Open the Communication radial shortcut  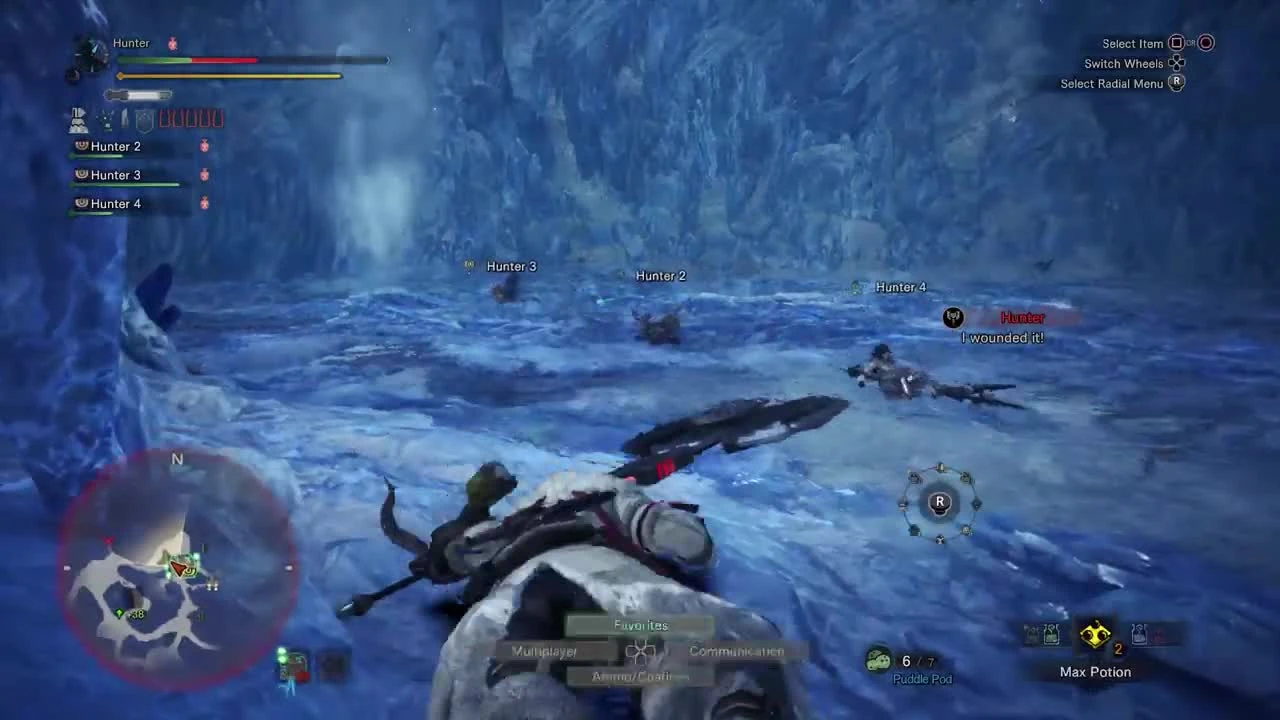tap(736, 650)
